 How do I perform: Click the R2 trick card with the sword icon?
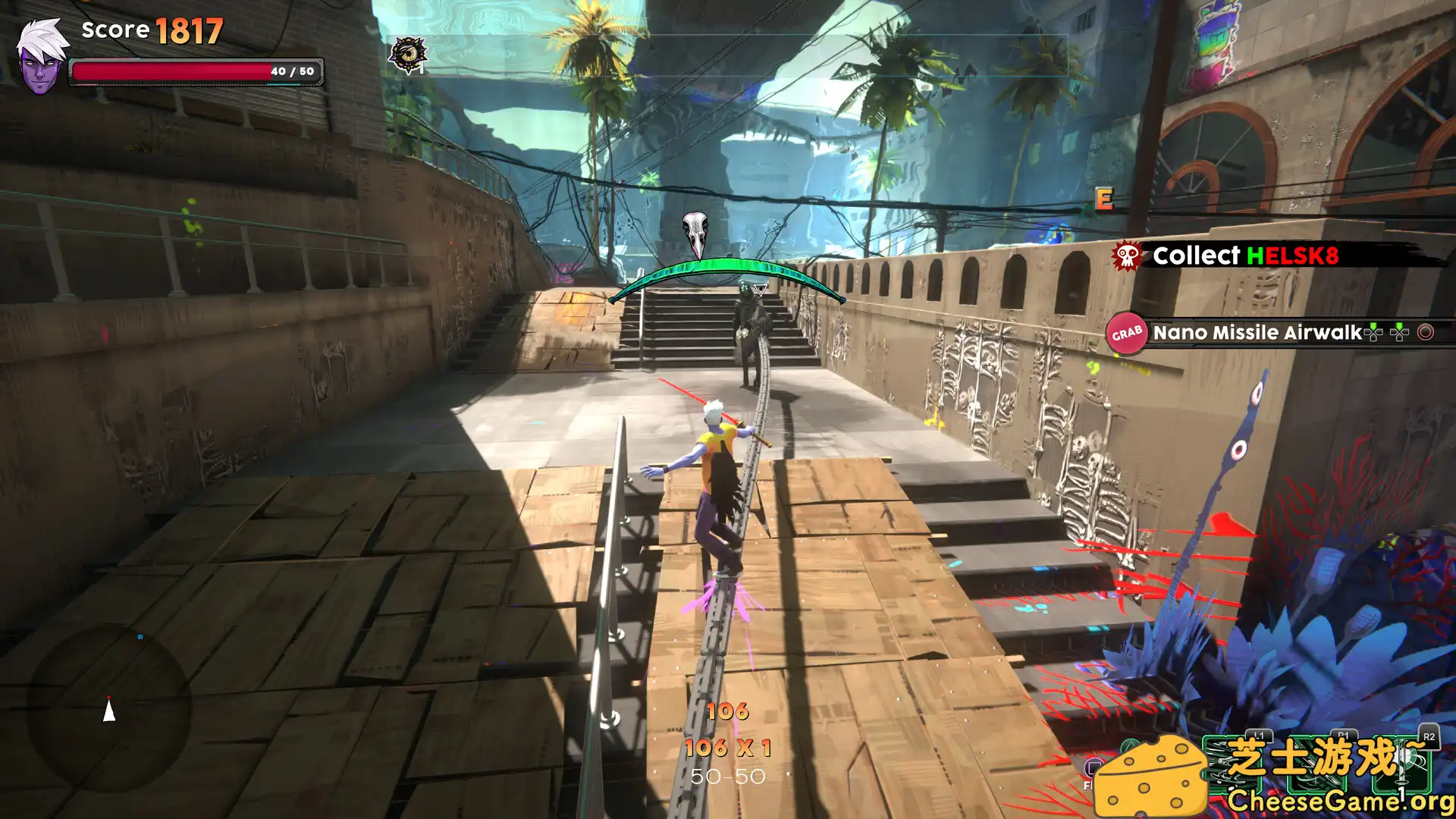pos(1403,766)
